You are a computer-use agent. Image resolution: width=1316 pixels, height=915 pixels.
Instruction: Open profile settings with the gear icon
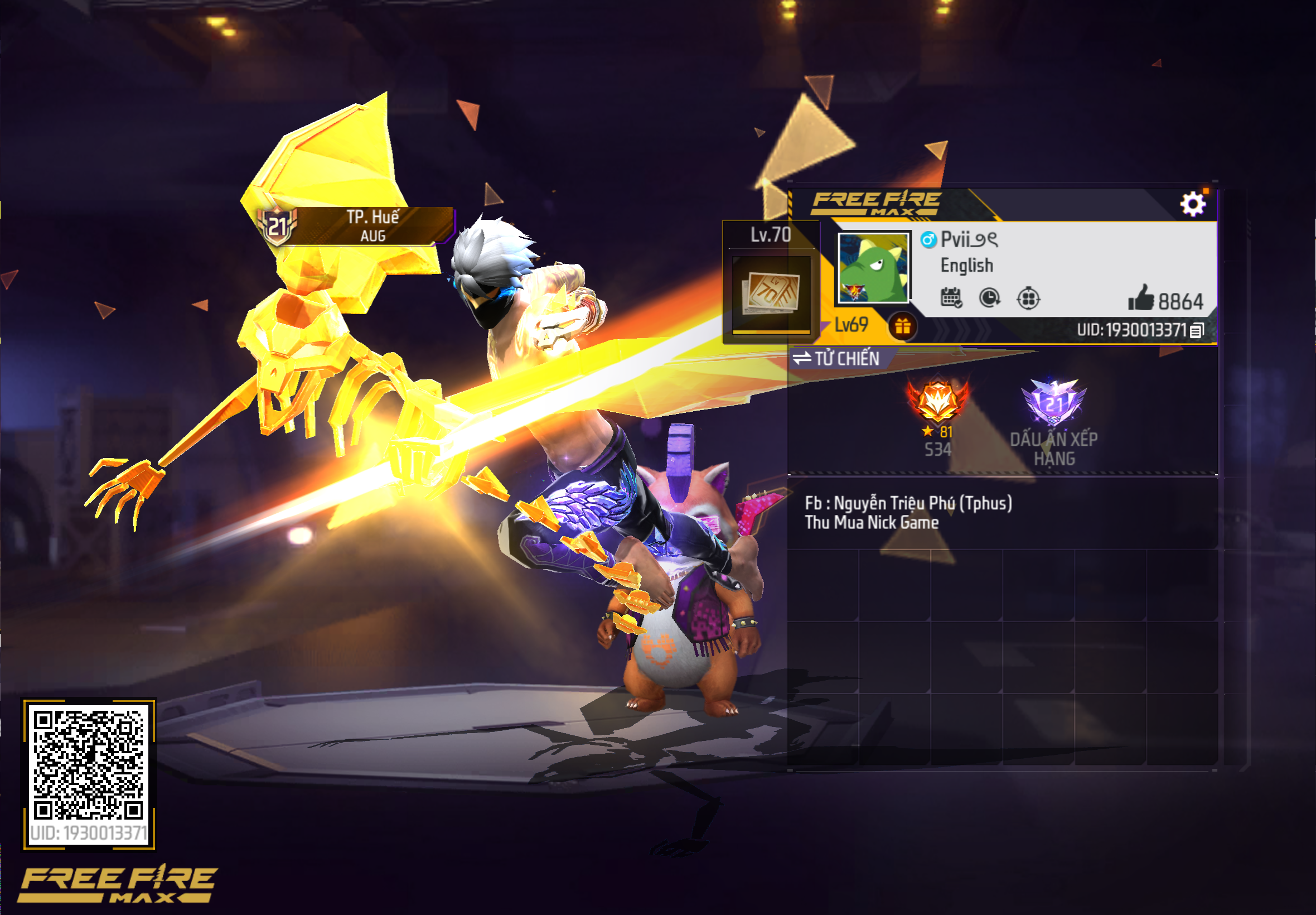(x=1192, y=204)
